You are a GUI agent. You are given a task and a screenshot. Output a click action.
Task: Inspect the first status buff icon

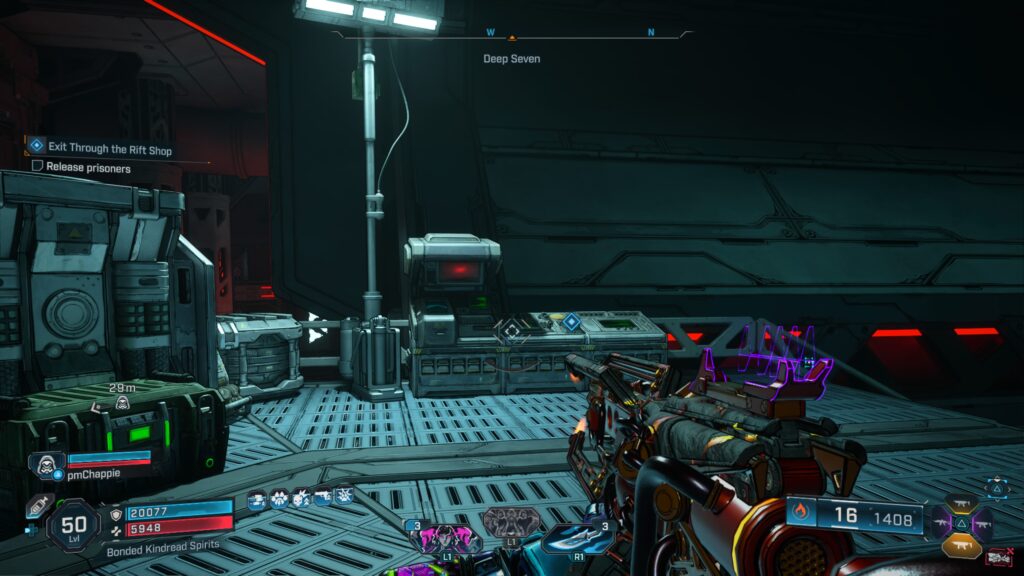256,497
